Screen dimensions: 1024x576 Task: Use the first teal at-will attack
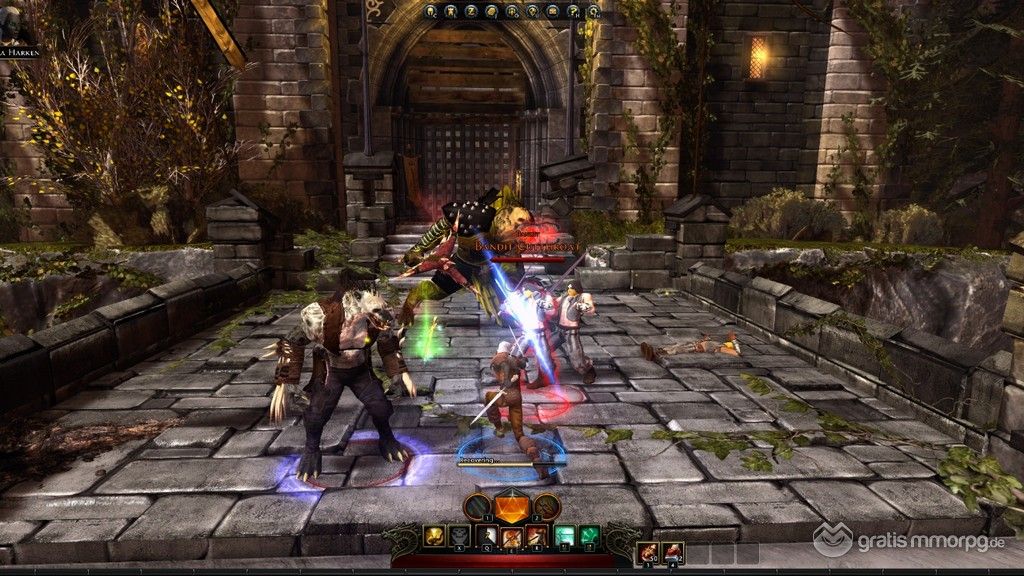pyautogui.click(x=564, y=535)
